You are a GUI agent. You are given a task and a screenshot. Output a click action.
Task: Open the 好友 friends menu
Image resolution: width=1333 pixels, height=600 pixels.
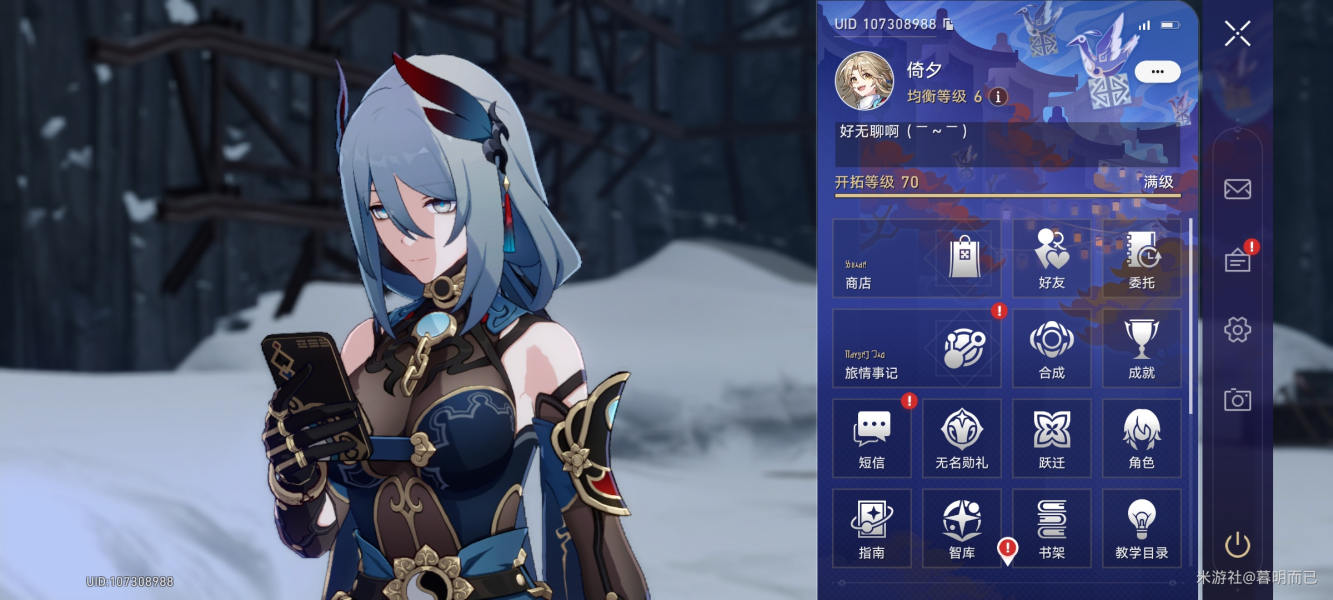coord(1051,258)
